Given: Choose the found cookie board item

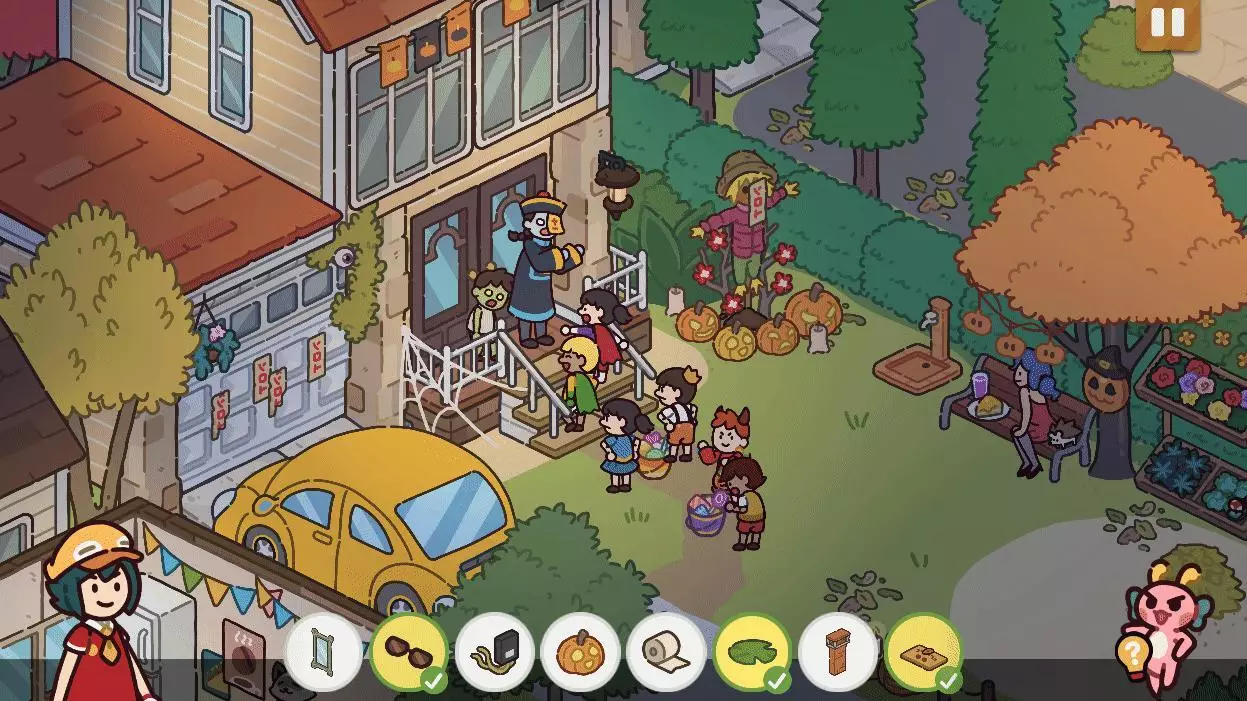Looking at the screenshot, I should click(923, 652).
